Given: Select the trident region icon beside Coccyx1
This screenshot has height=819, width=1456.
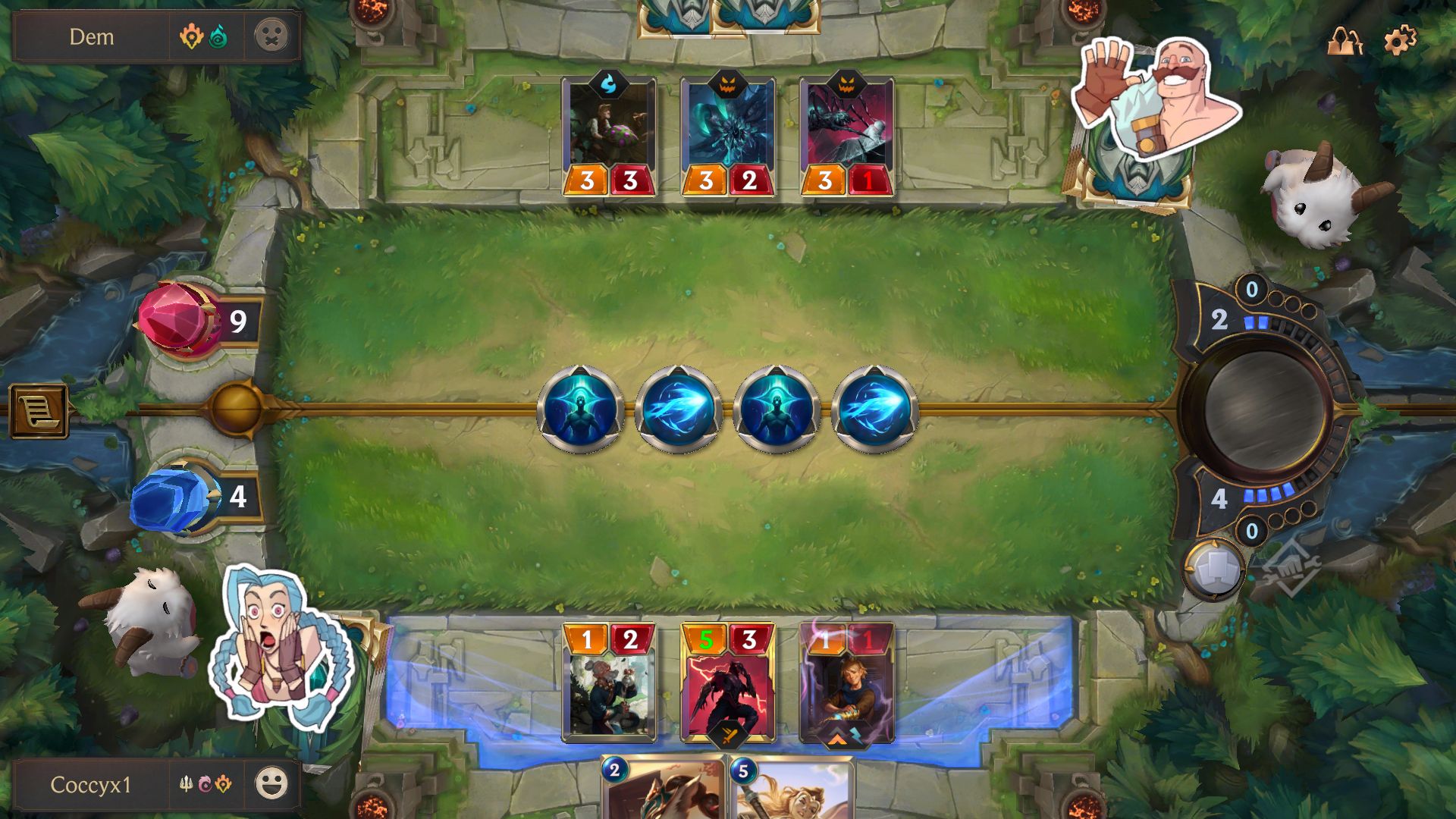Looking at the screenshot, I should (186, 784).
